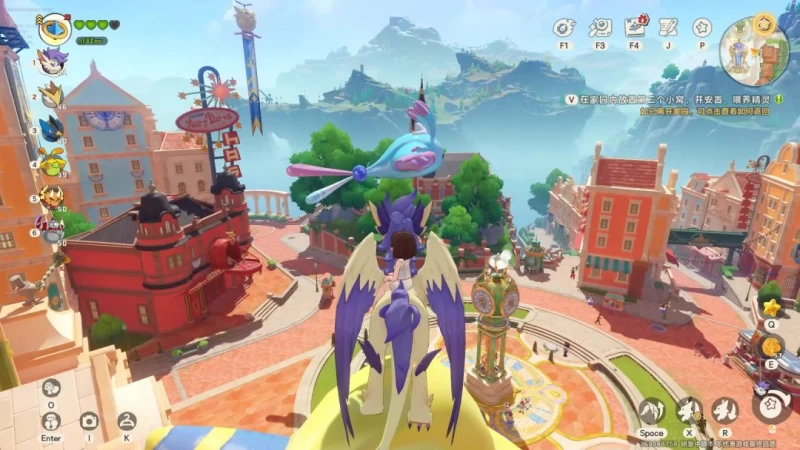Choose the orange spiky pet in slot 5
The height and width of the screenshot is (450, 800).
tap(51, 195)
